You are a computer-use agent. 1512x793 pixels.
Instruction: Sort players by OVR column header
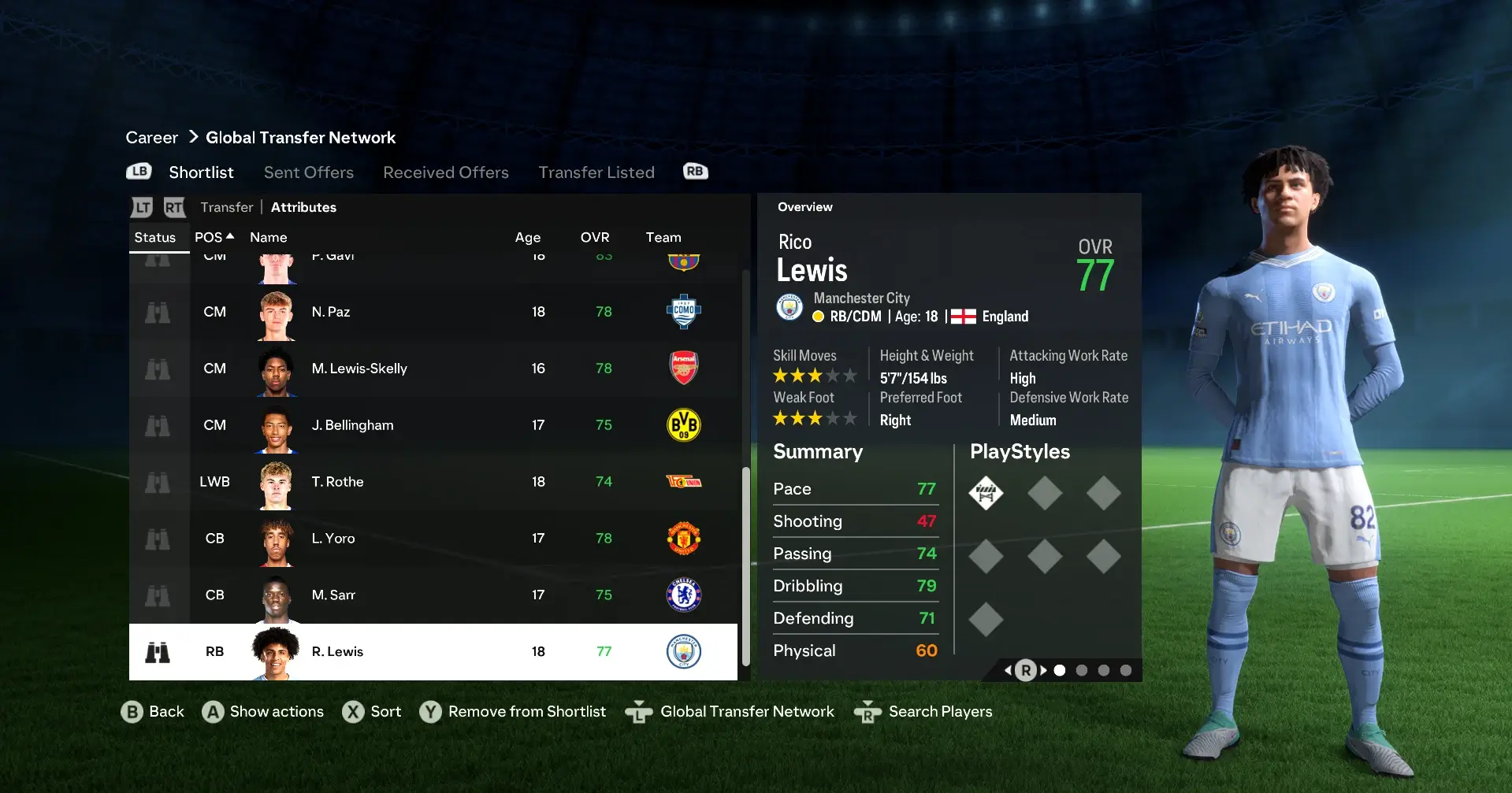point(594,237)
